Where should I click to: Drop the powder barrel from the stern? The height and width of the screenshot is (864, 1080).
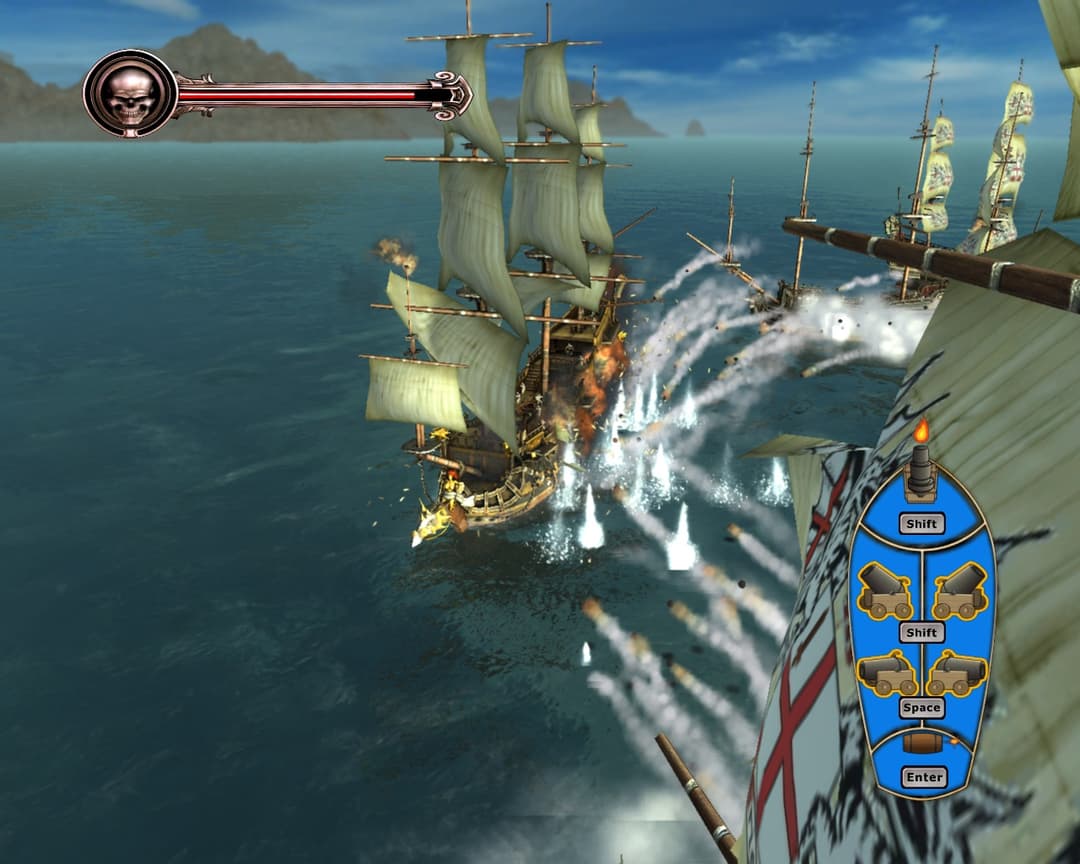tap(922, 743)
